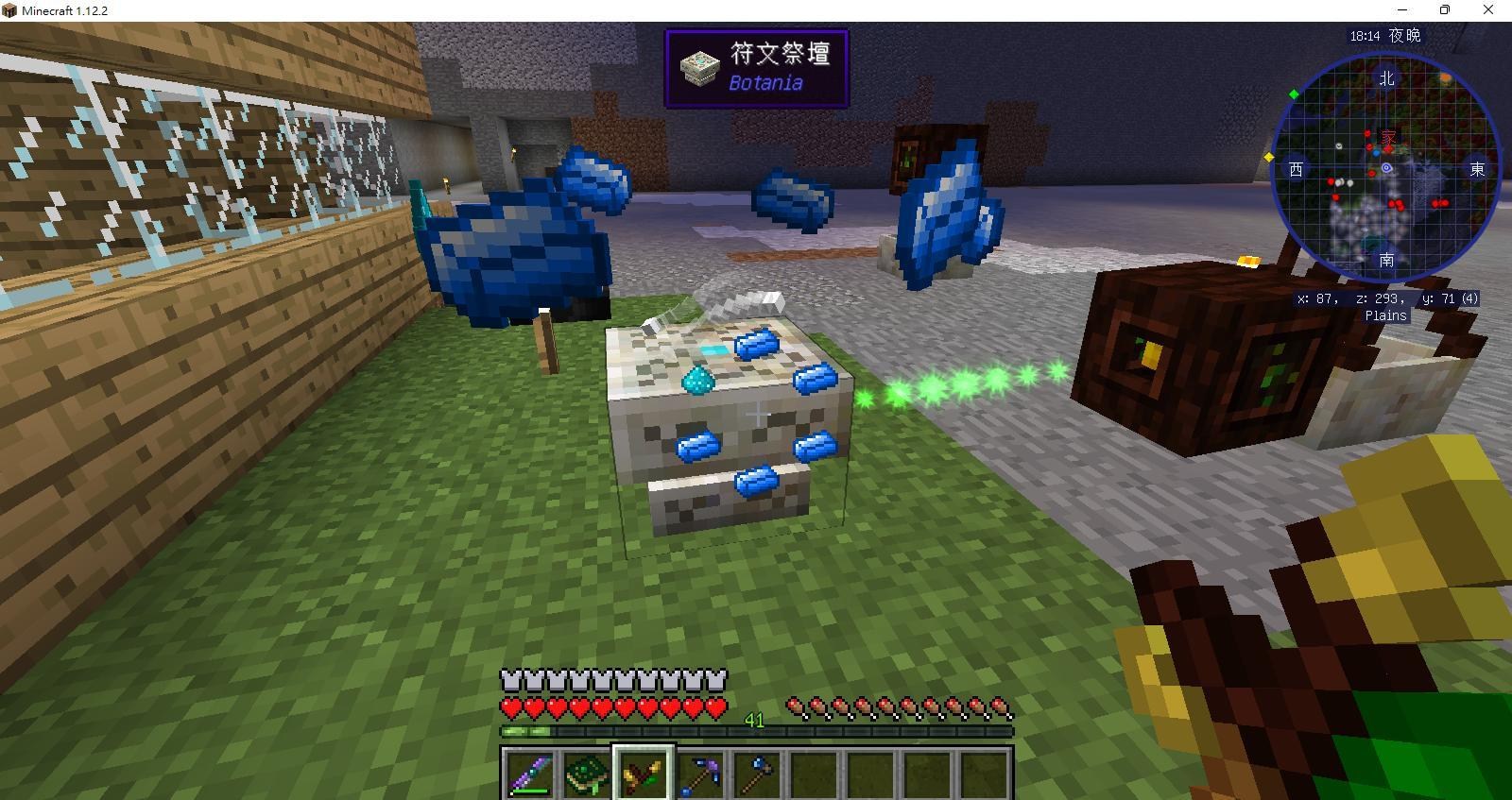1512x800 pixels.
Task: Click the Minecraft grass block icon in the title bar
Action: point(9,9)
